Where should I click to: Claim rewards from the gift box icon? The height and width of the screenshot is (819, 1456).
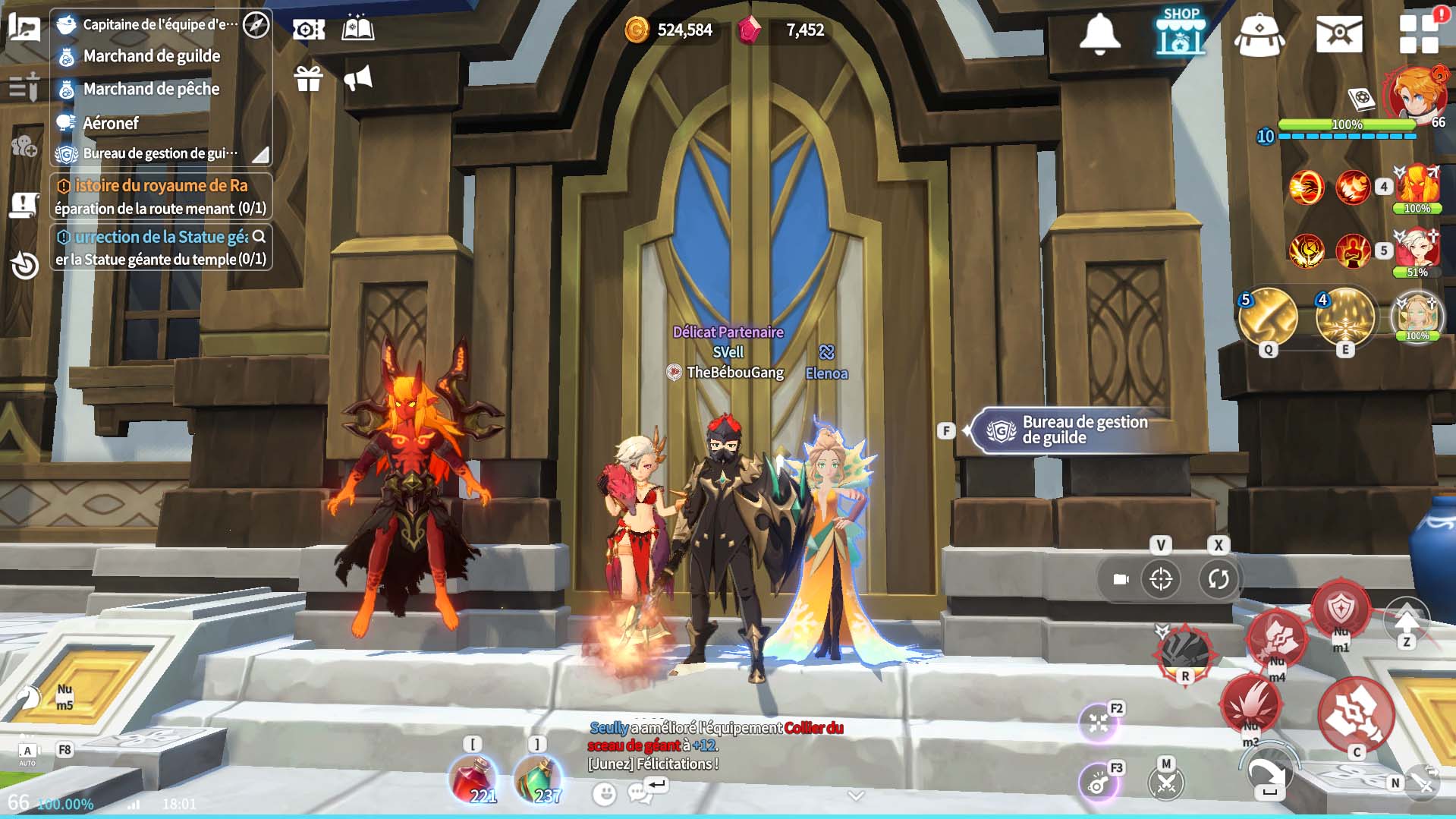click(309, 78)
